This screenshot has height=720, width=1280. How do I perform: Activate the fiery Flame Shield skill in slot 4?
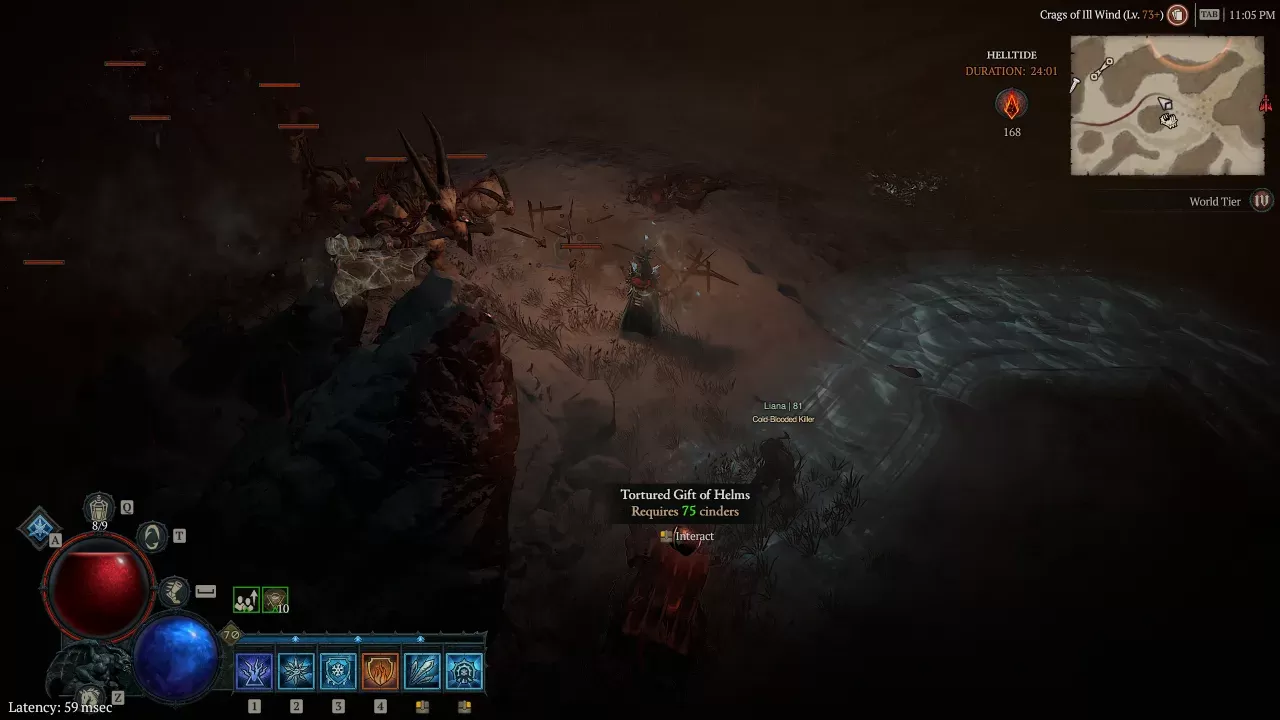[x=379, y=670]
